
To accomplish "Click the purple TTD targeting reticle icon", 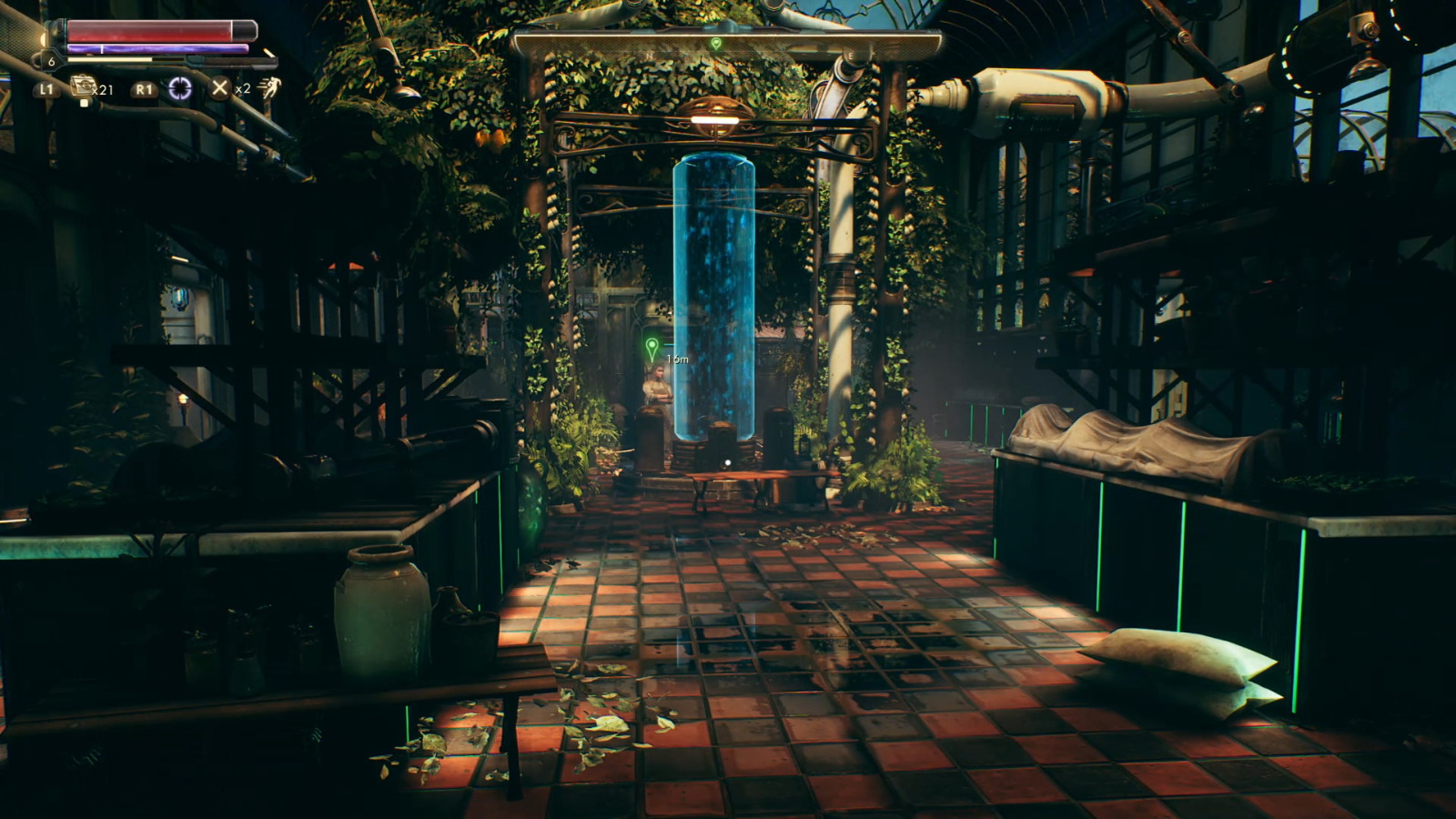I will coord(180,88).
